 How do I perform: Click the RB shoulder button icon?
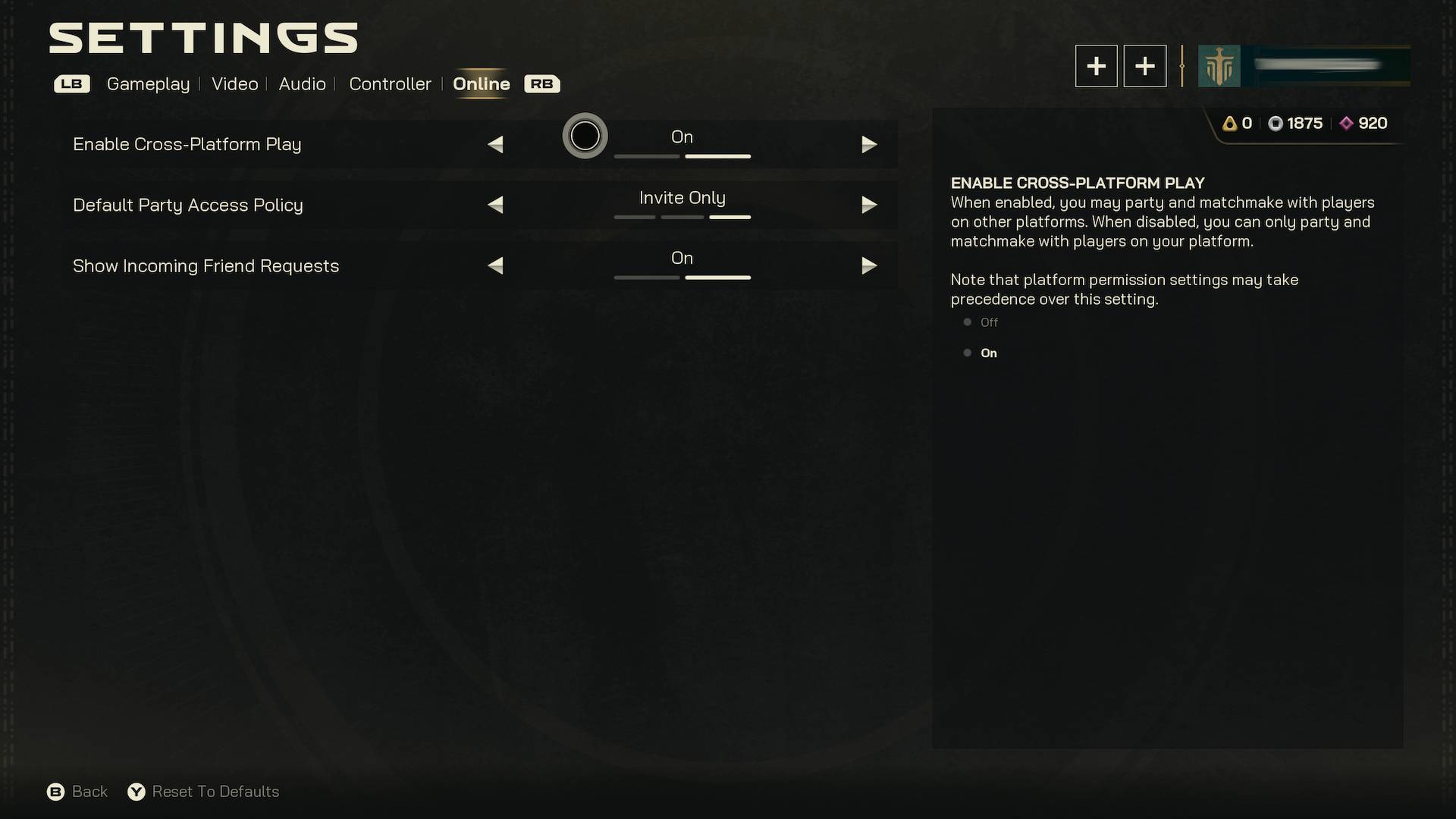pyautogui.click(x=541, y=84)
